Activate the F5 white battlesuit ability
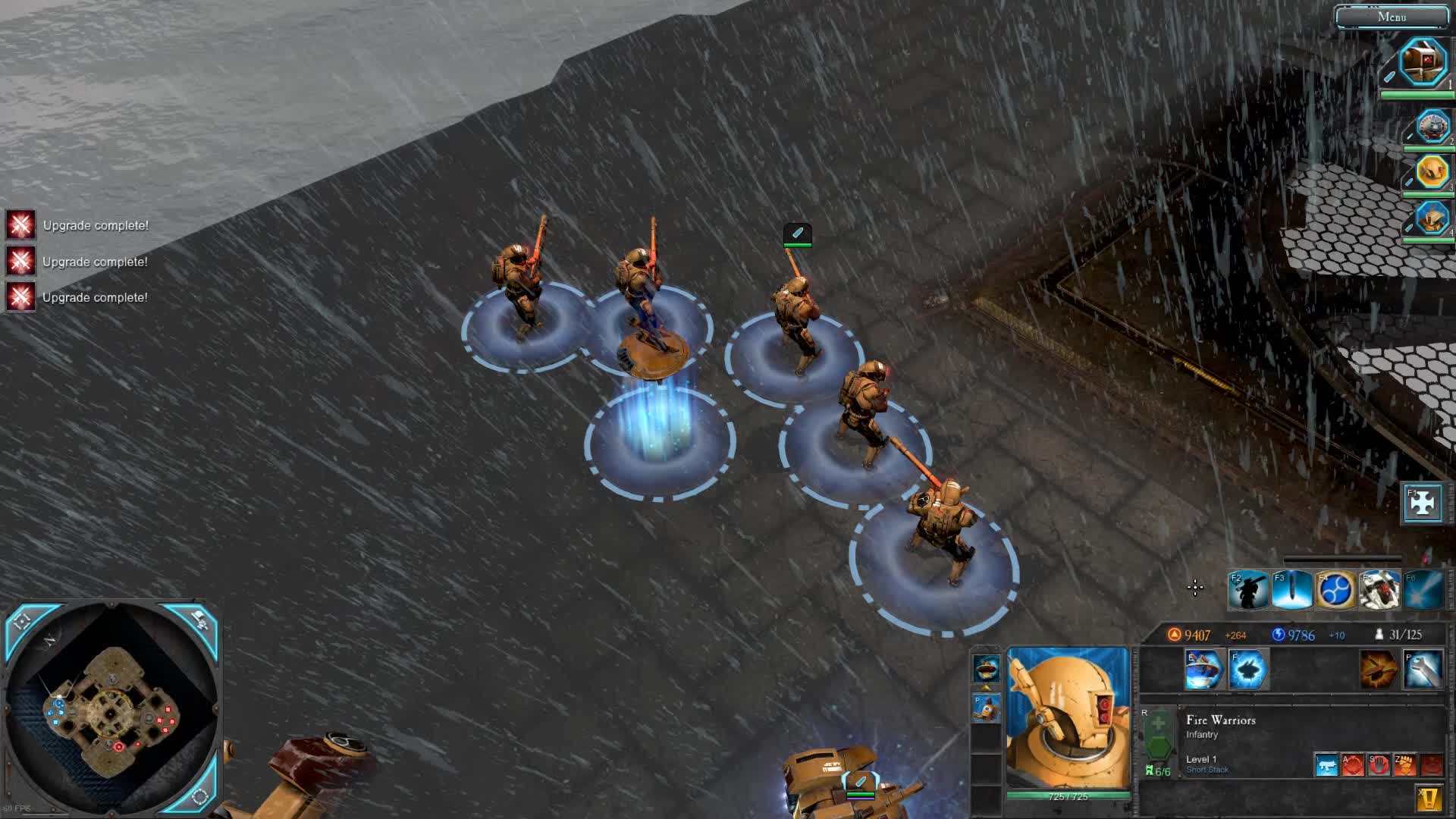This screenshot has width=1456, height=819. (x=1379, y=591)
